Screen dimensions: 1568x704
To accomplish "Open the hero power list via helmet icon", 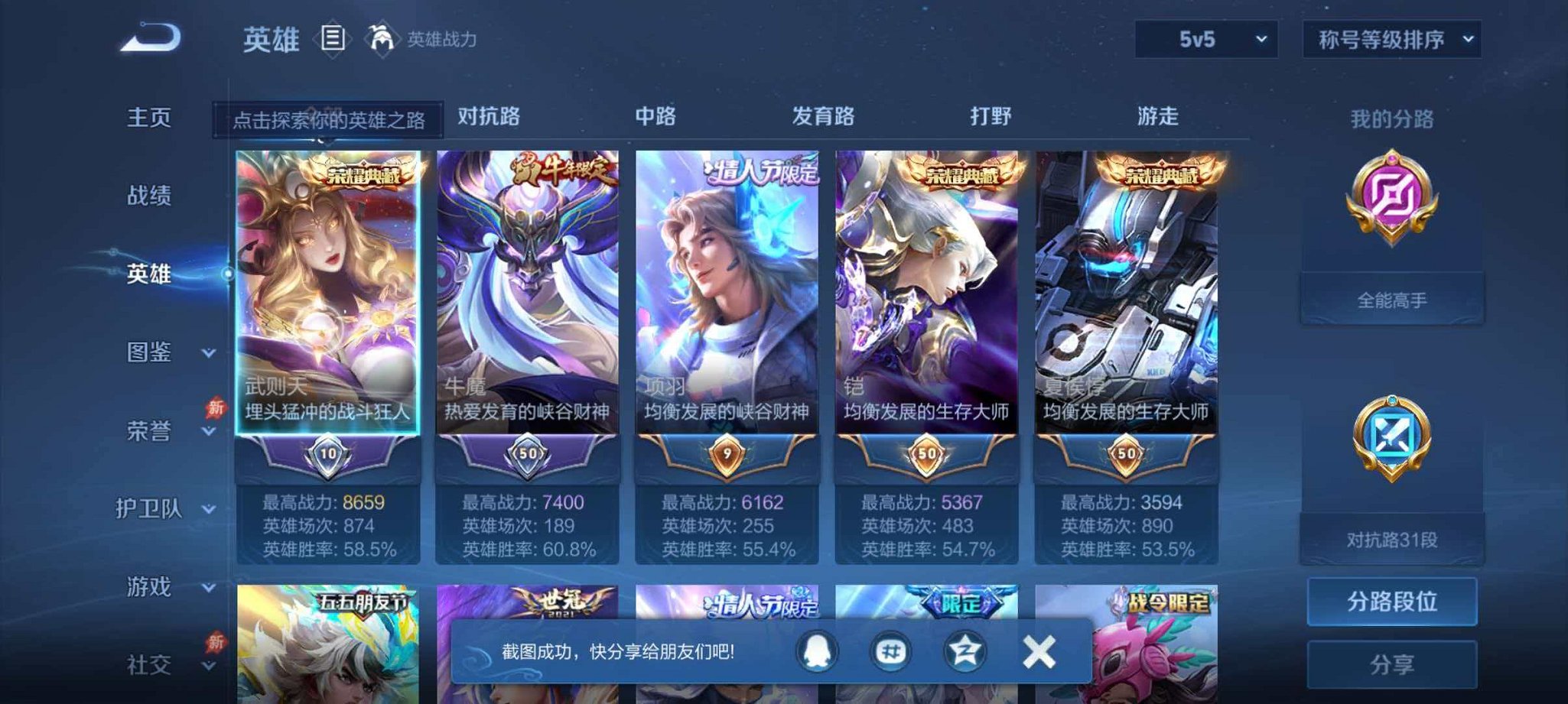I will click(x=380, y=40).
